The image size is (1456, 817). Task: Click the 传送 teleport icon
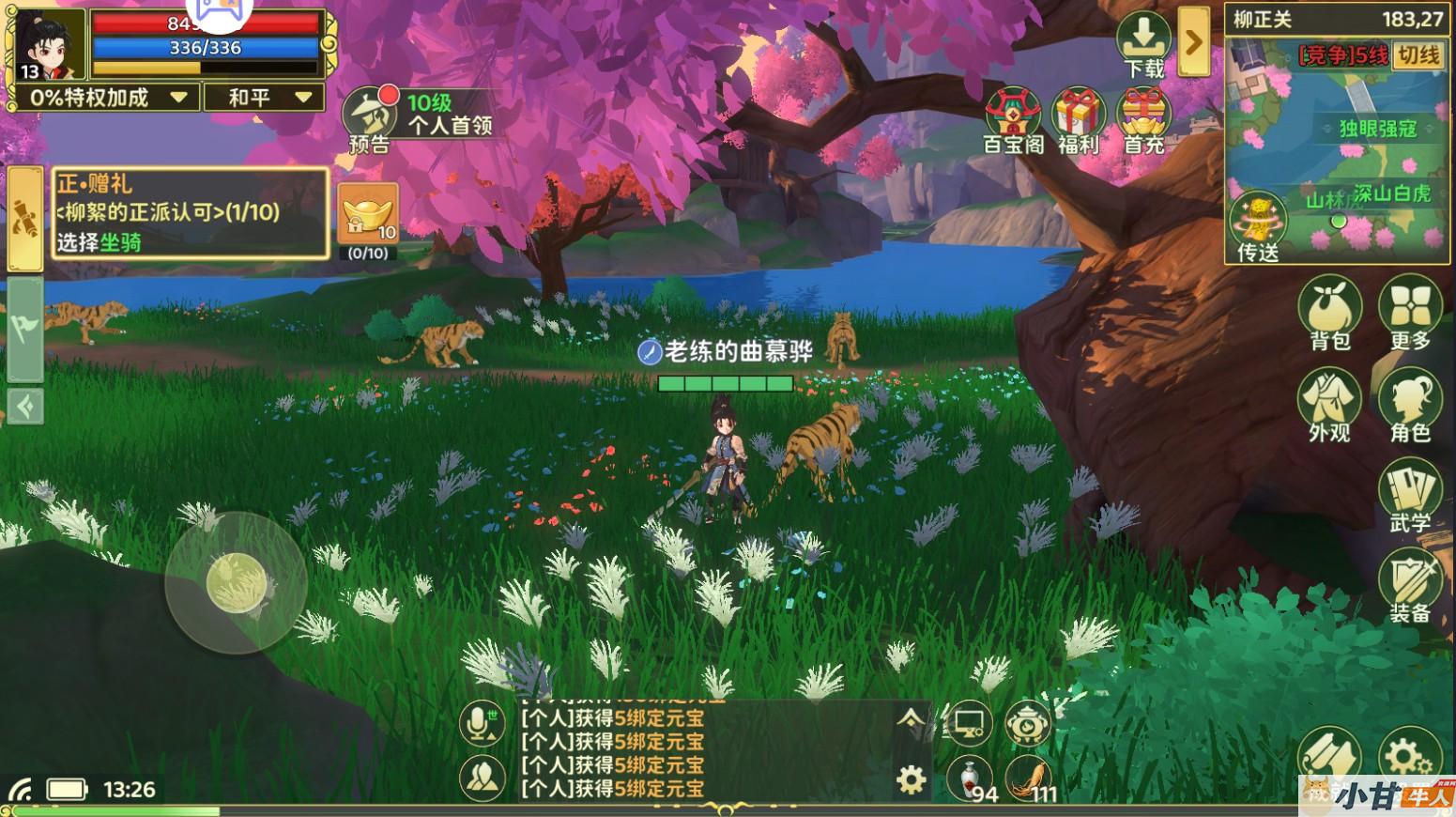(1257, 228)
